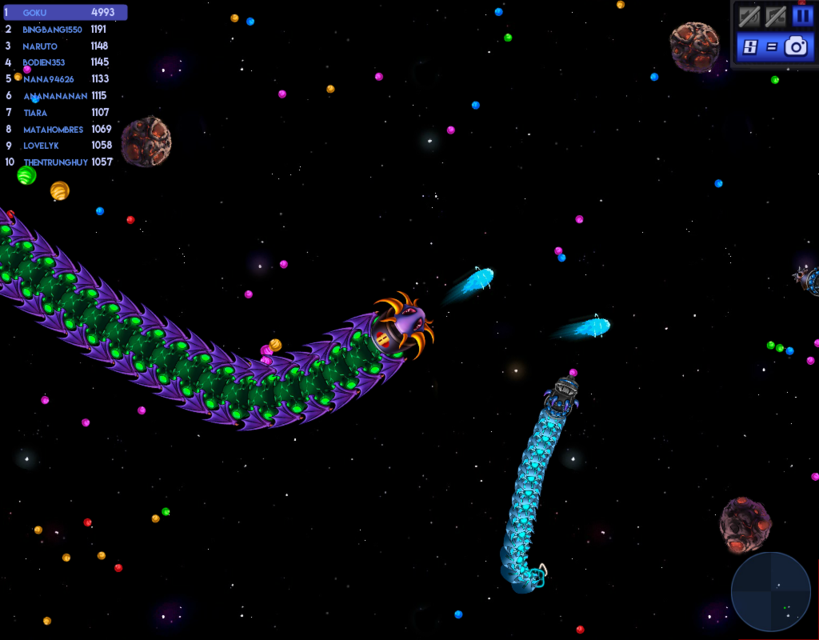
Task: Select GOKU's highlighted leaderboard row
Action: 65,12
